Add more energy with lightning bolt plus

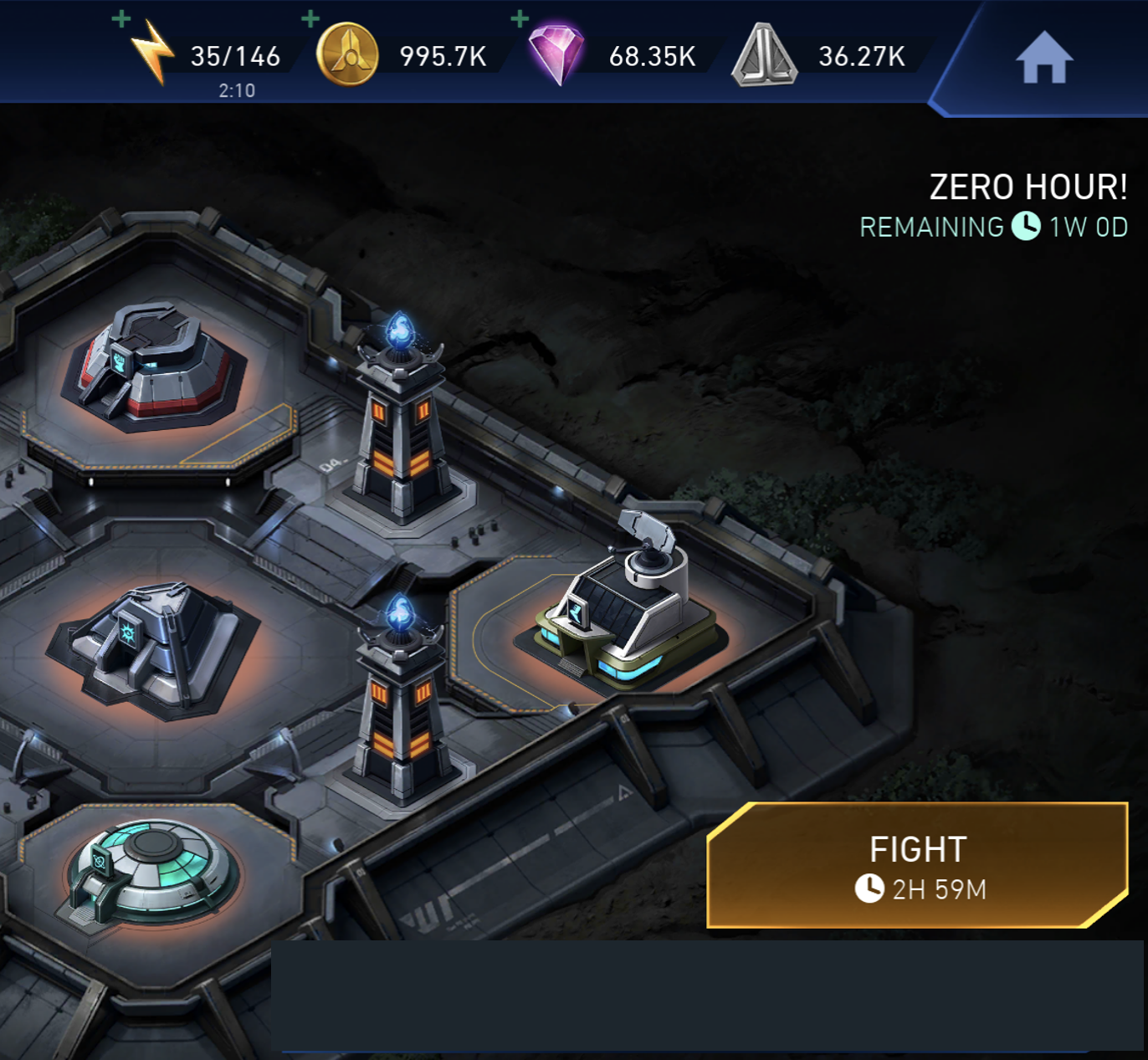point(122,19)
